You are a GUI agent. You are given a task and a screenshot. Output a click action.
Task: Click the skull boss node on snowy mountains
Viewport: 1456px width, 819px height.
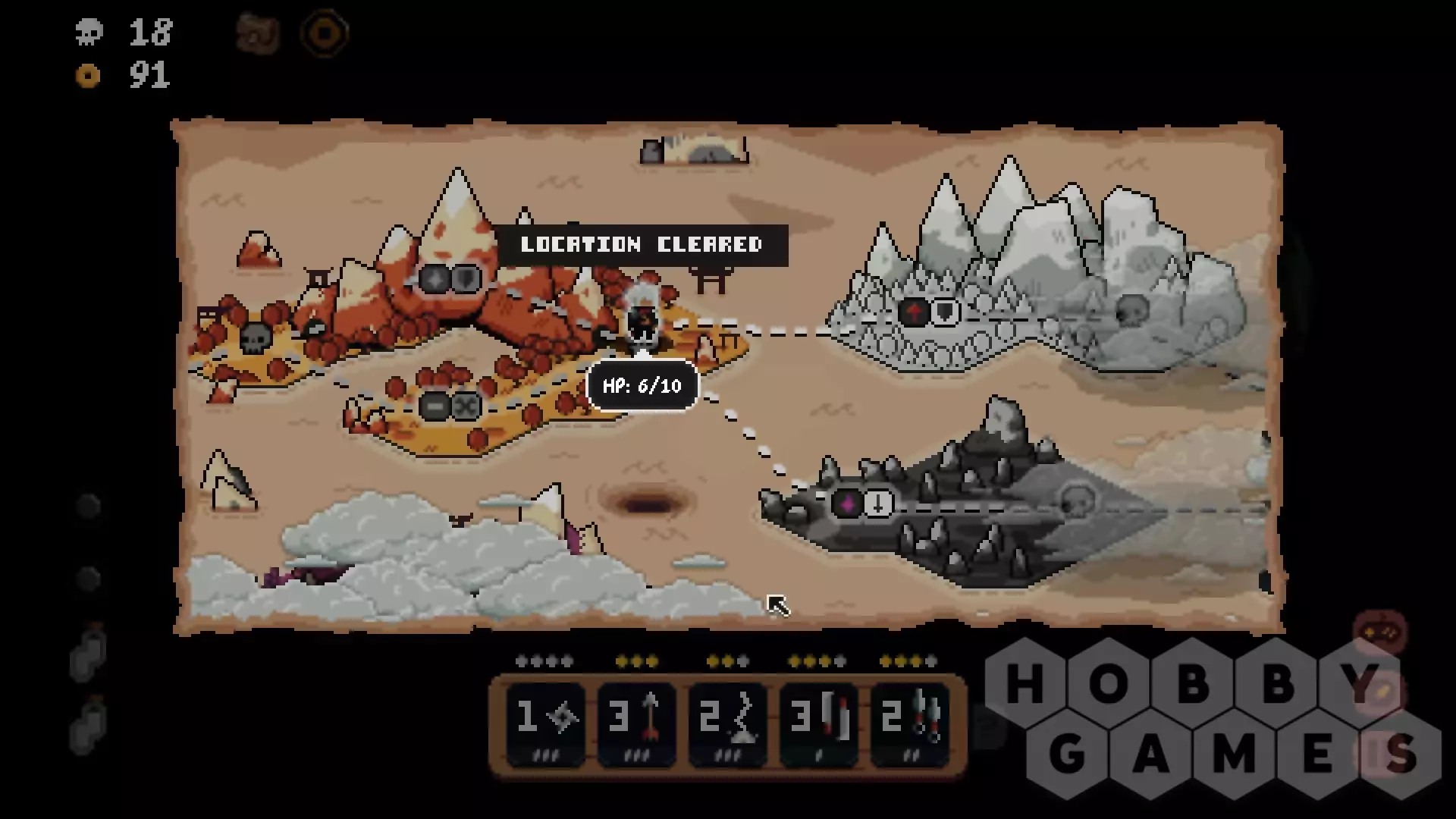coord(1131,310)
